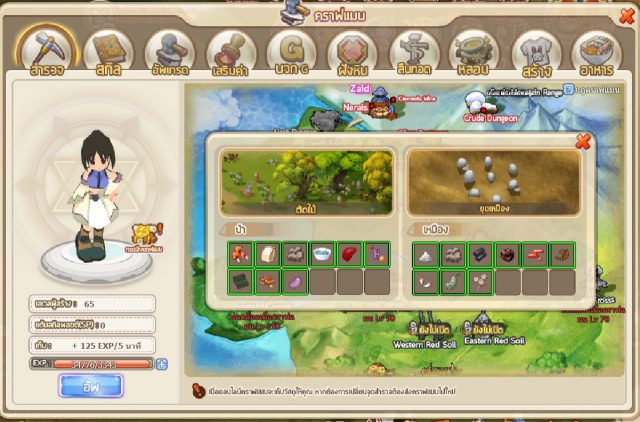Open the เสริมค่า stamp tab
Viewport: 640px width, 422px height.
[231, 53]
